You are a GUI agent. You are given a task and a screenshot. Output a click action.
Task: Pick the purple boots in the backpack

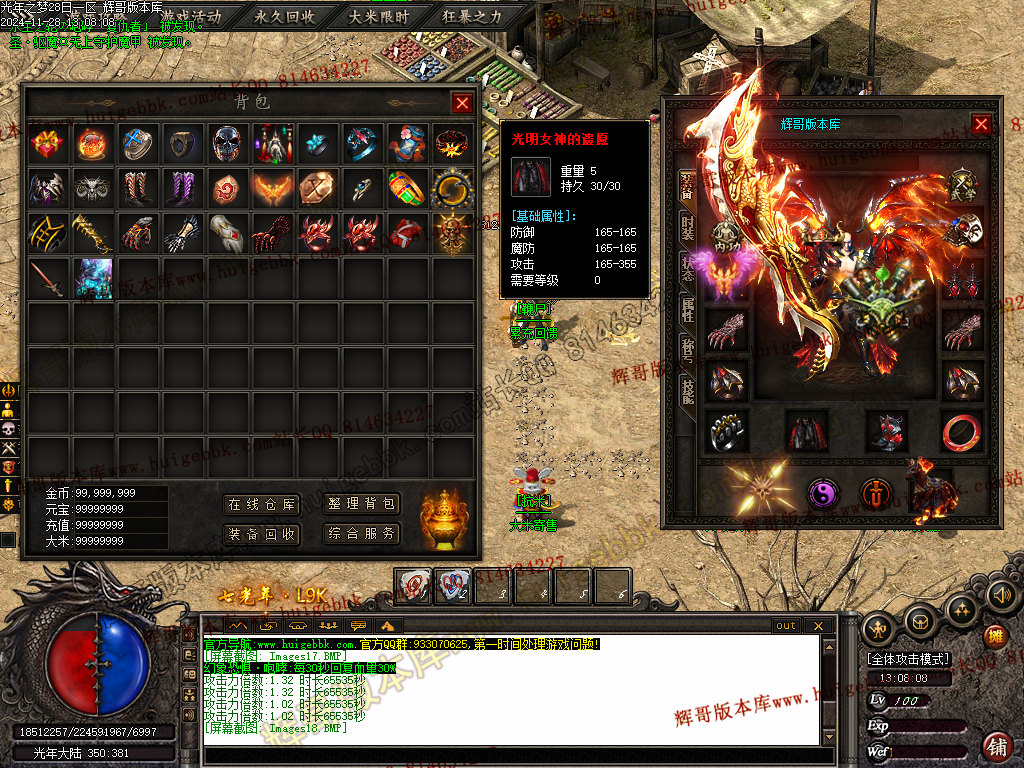(182, 188)
